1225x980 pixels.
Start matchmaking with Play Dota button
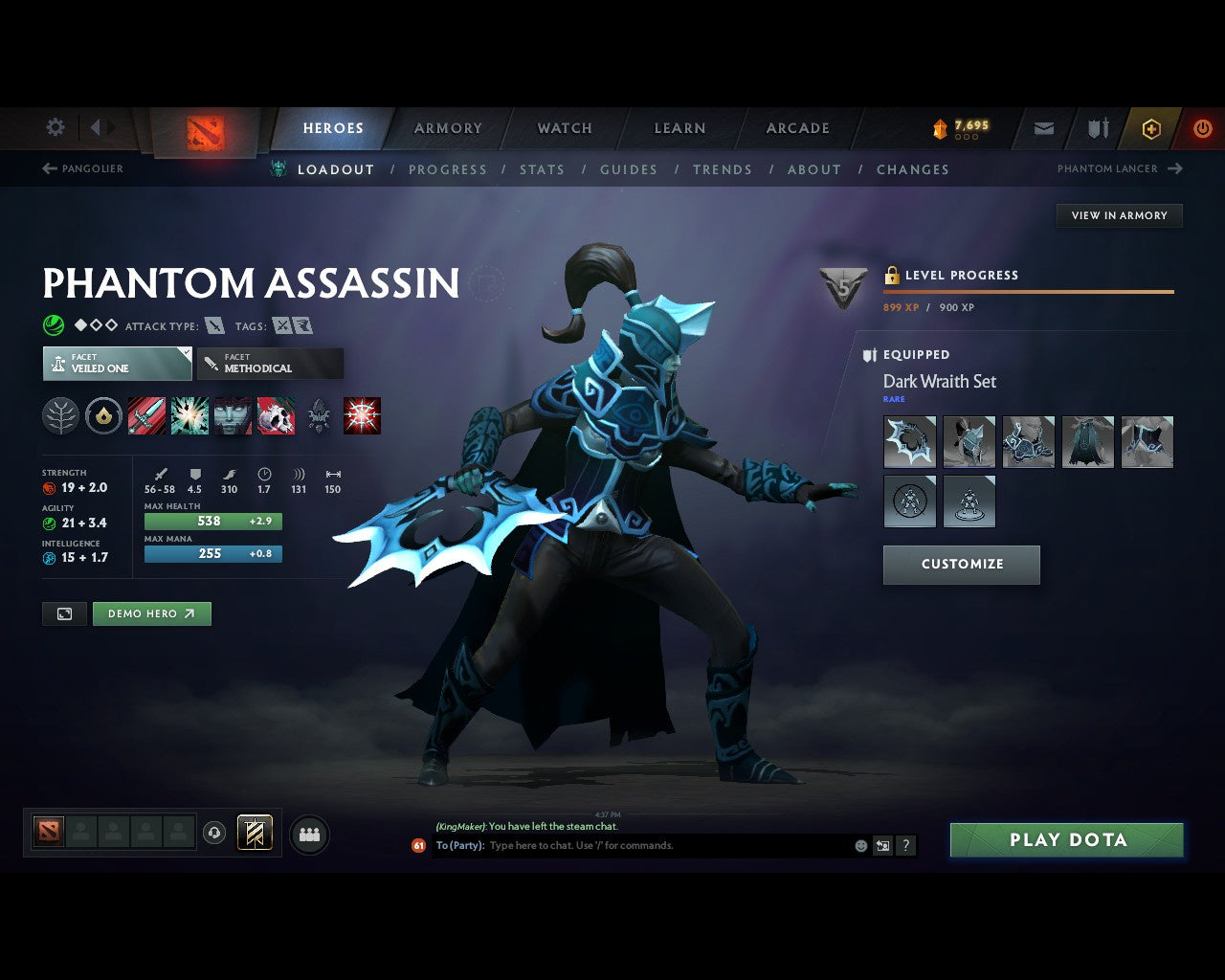tap(1066, 839)
